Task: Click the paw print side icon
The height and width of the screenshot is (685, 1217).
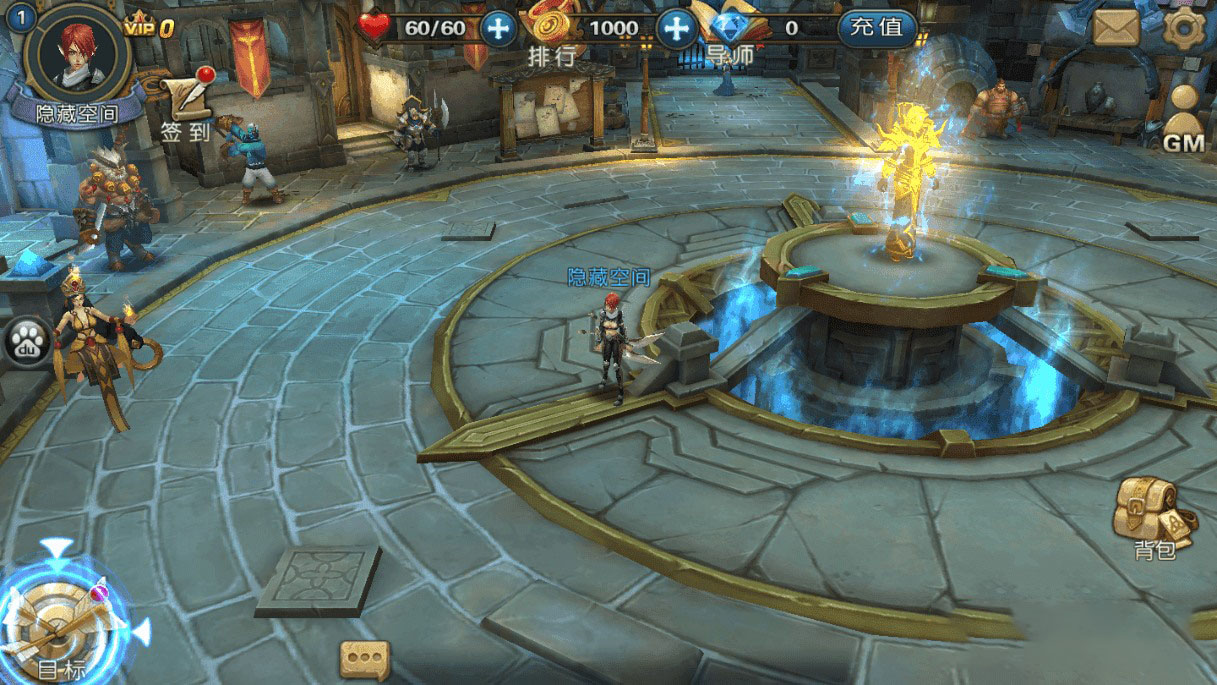Action: click(x=22, y=343)
